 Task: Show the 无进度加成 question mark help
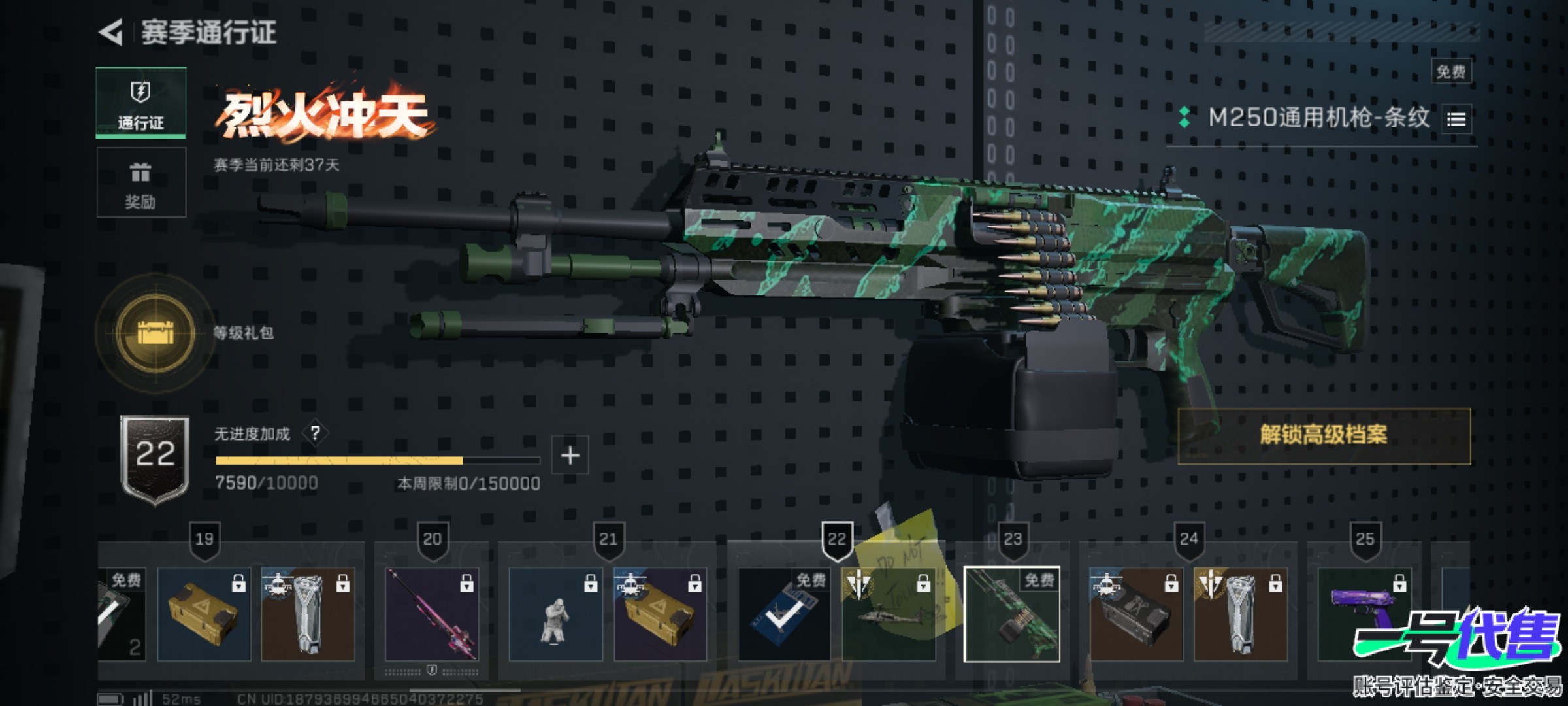tap(316, 433)
